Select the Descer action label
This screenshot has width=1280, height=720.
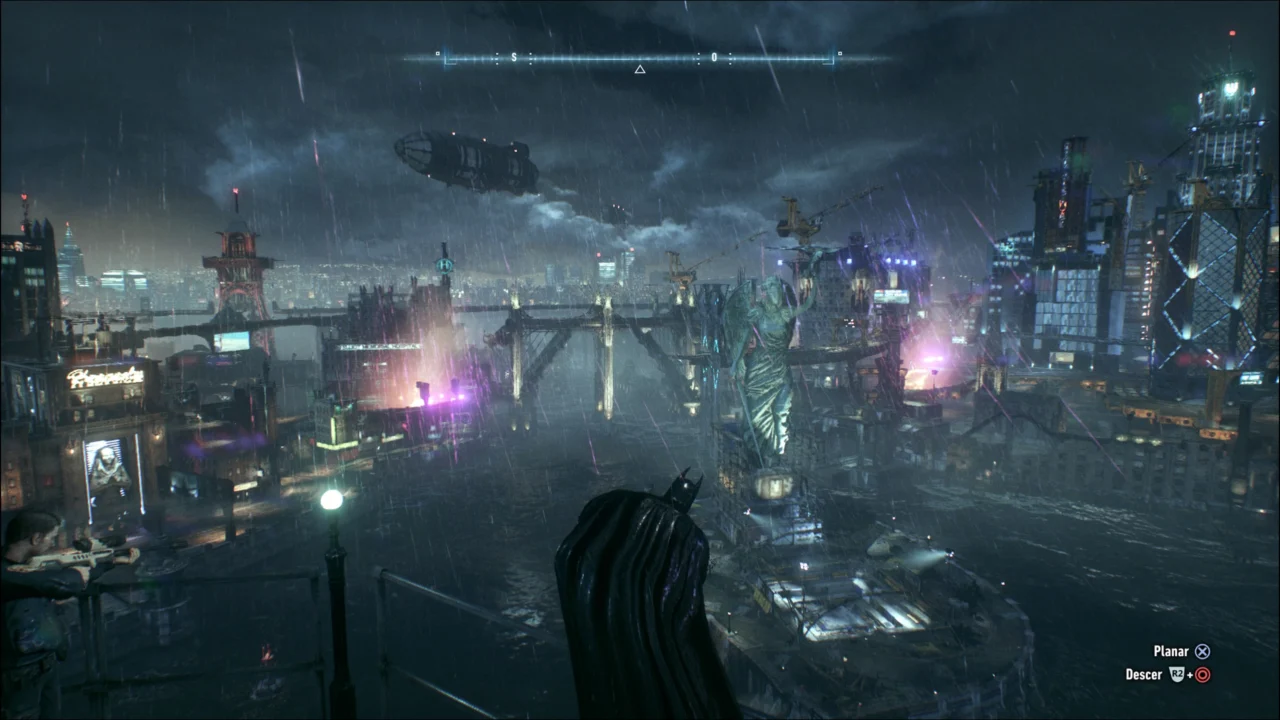pos(1143,674)
